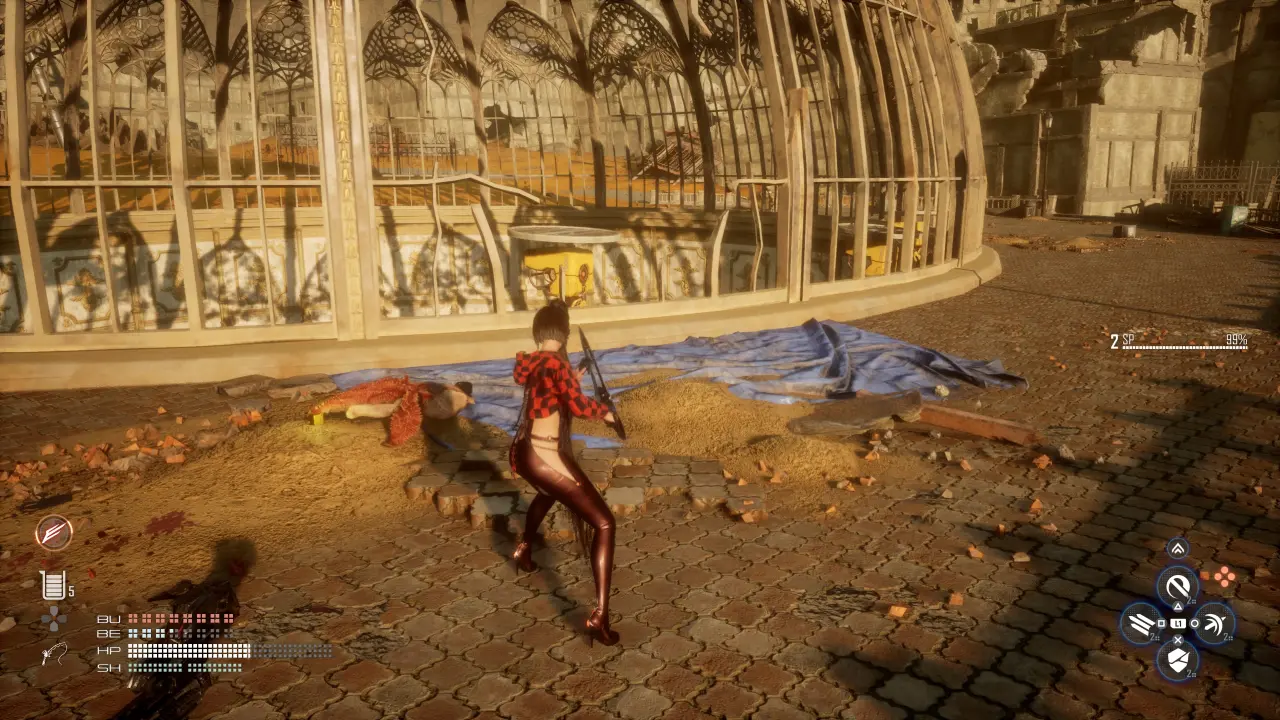
Task: Click the BU gauge label
Action: [x=110, y=619]
